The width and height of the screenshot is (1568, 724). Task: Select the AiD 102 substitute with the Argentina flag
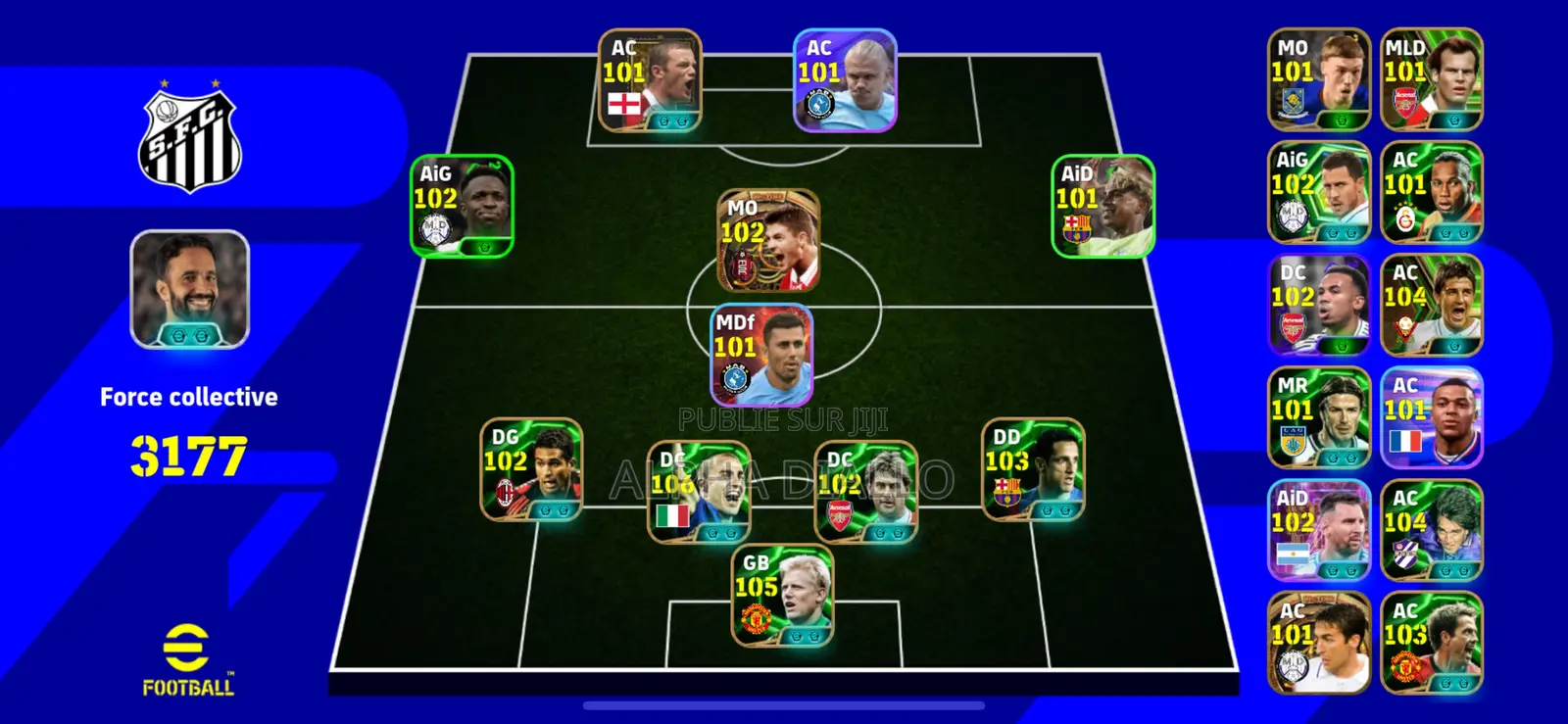(1318, 530)
